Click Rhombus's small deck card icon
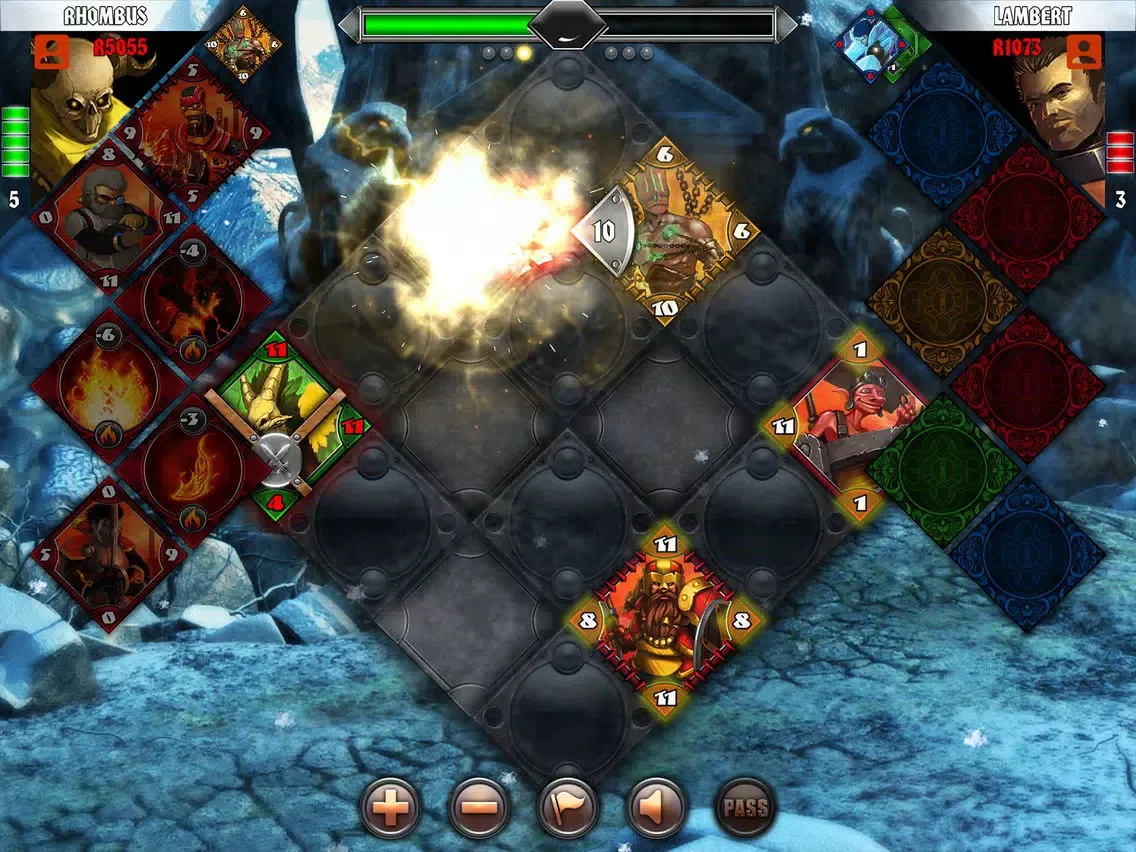 tap(243, 43)
